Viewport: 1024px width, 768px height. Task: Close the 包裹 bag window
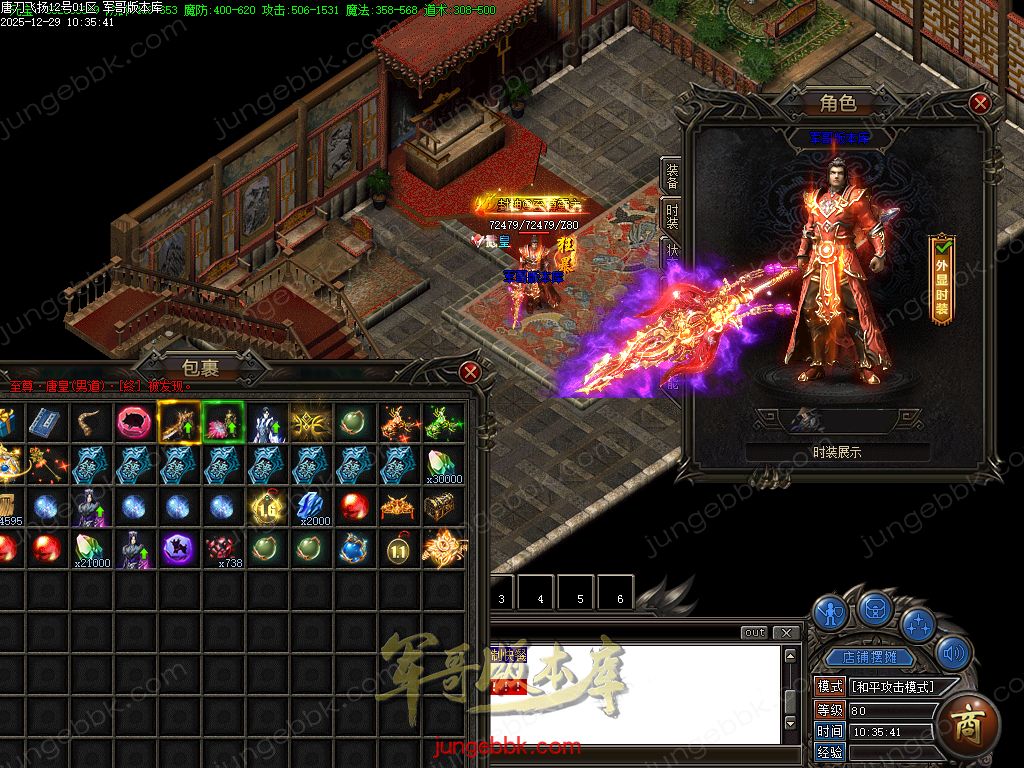tap(470, 373)
